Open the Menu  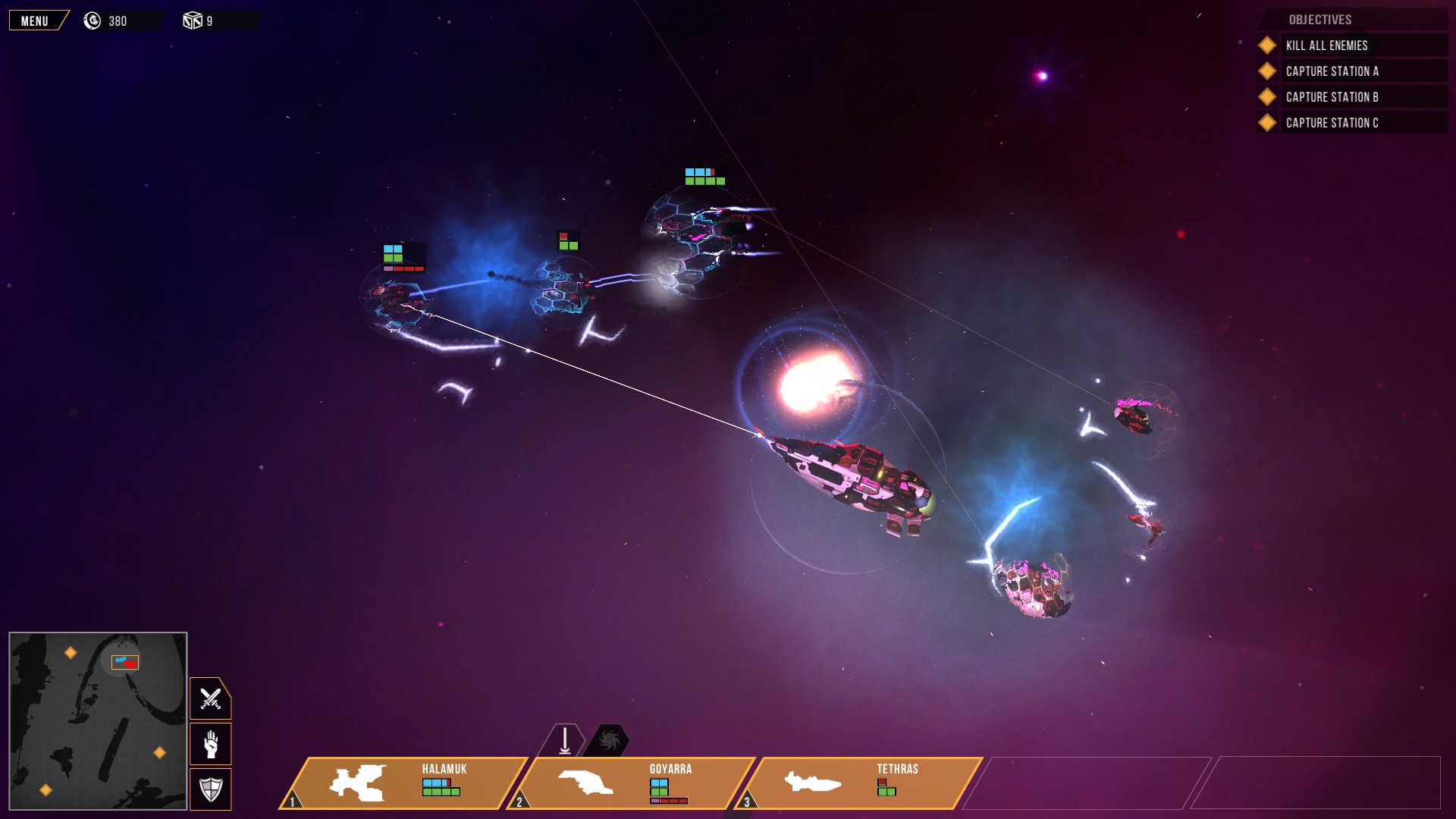coord(33,20)
